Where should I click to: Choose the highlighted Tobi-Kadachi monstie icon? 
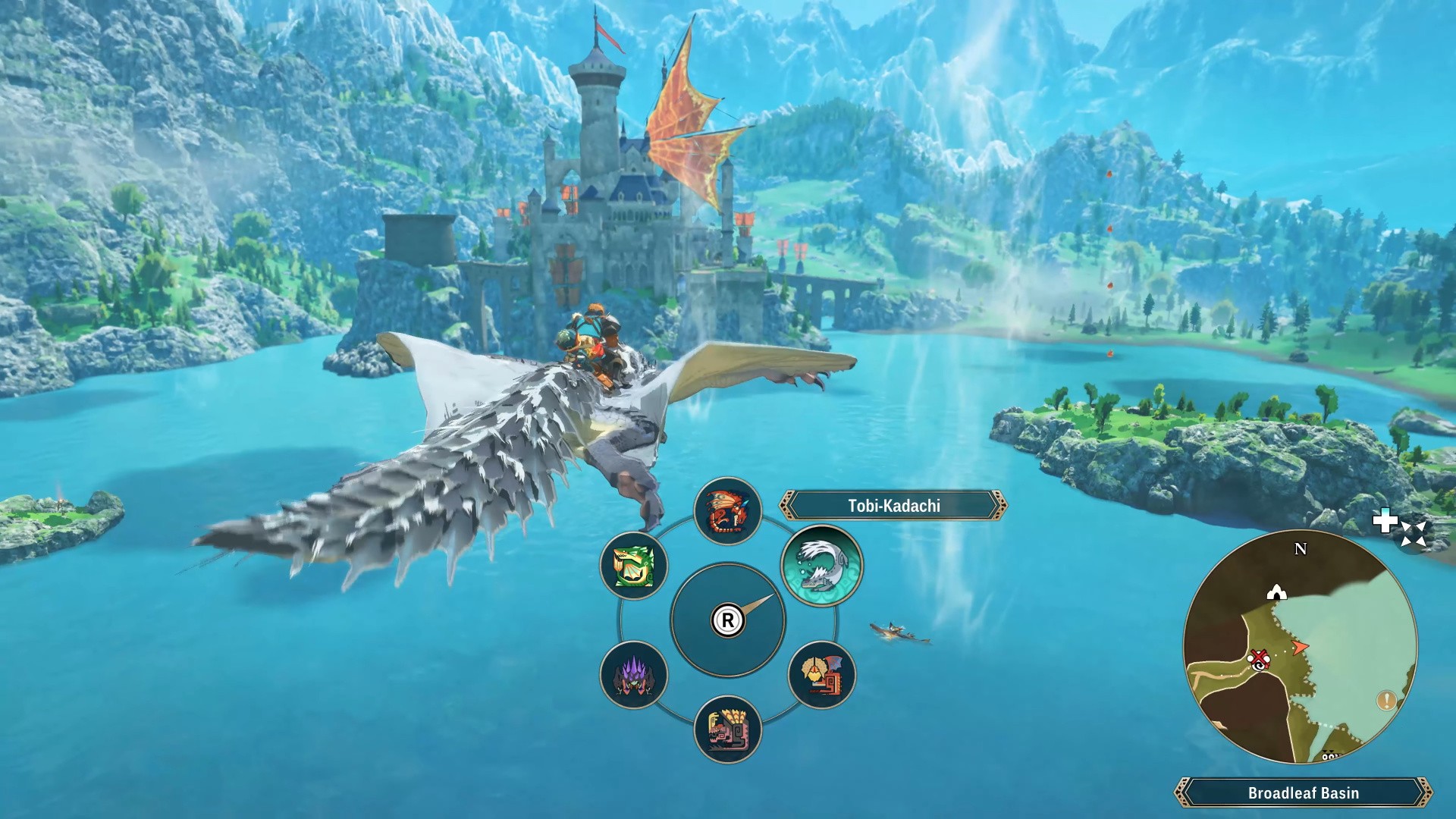click(822, 565)
